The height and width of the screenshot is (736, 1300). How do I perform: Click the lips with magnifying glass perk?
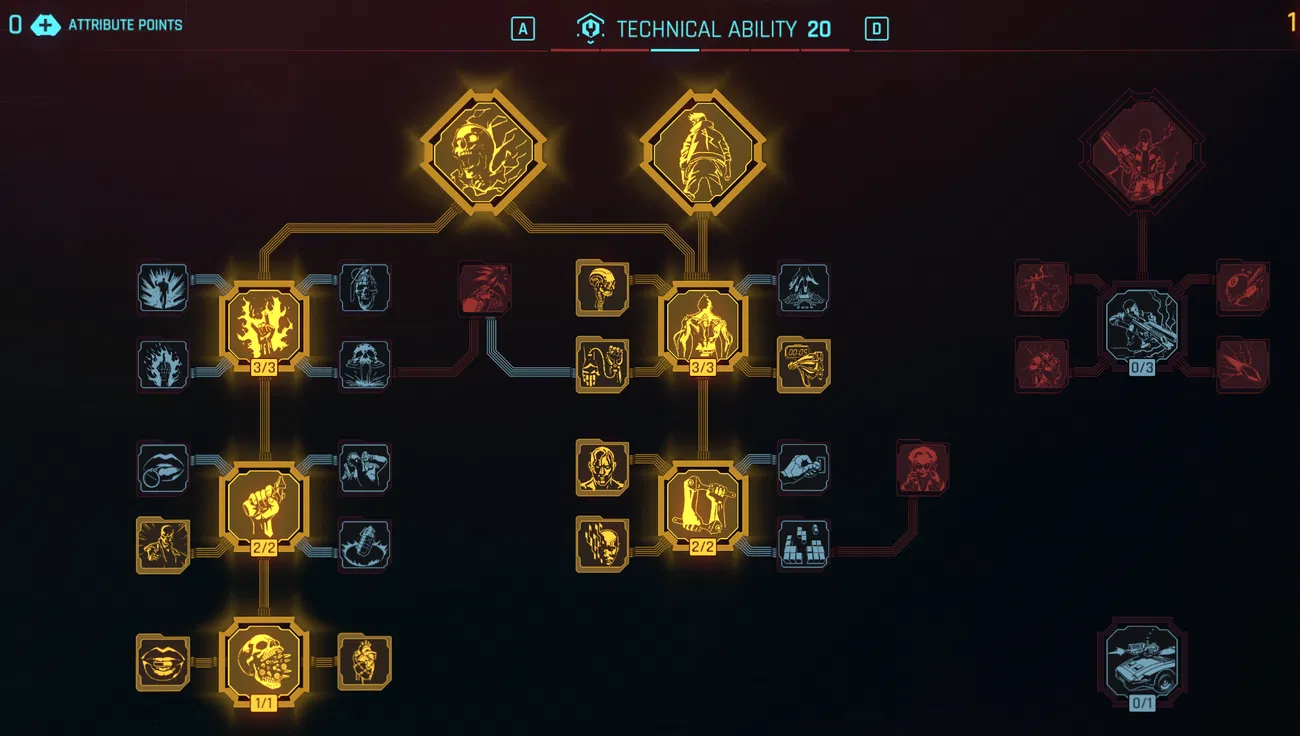click(x=163, y=469)
